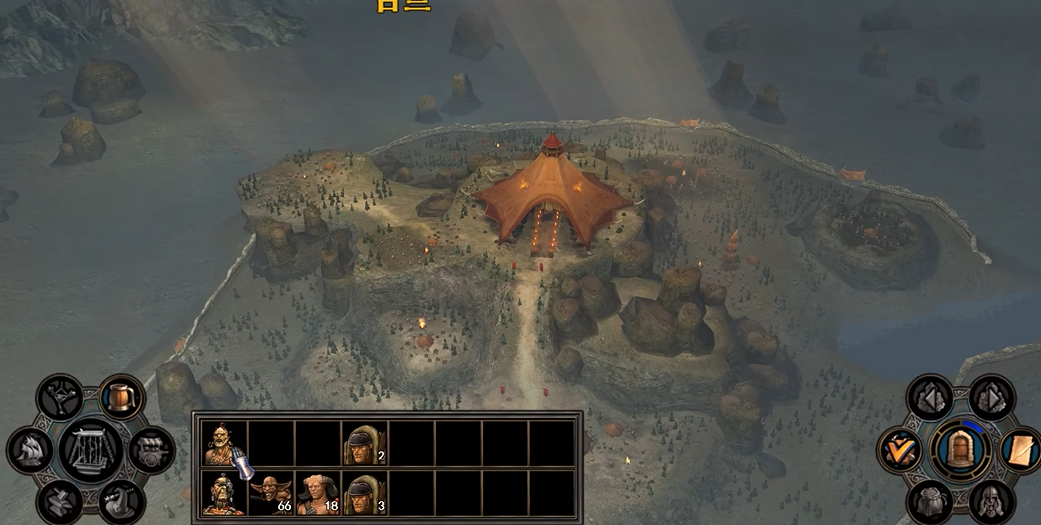Select the visiting warrior stack of 3
This screenshot has width=1041, height=525.
[x=365, y=494]
